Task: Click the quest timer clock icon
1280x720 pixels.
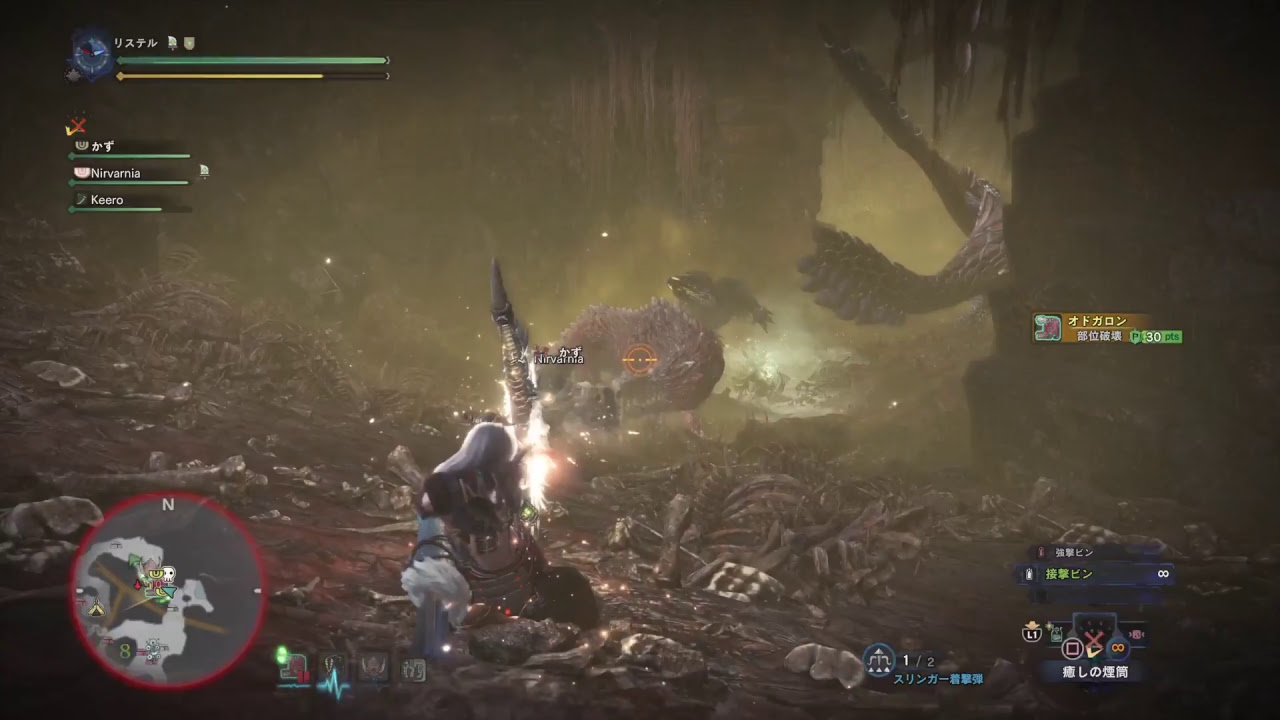Action: [x=93, y=54]
